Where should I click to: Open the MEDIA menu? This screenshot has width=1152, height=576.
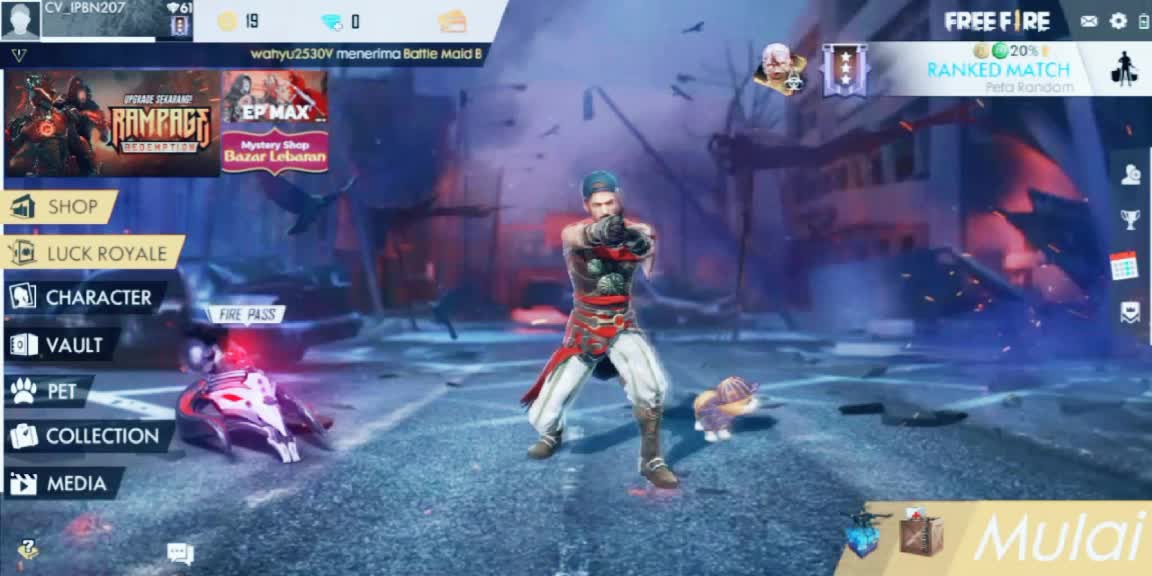pyautogui.click(x=63, y=484)
